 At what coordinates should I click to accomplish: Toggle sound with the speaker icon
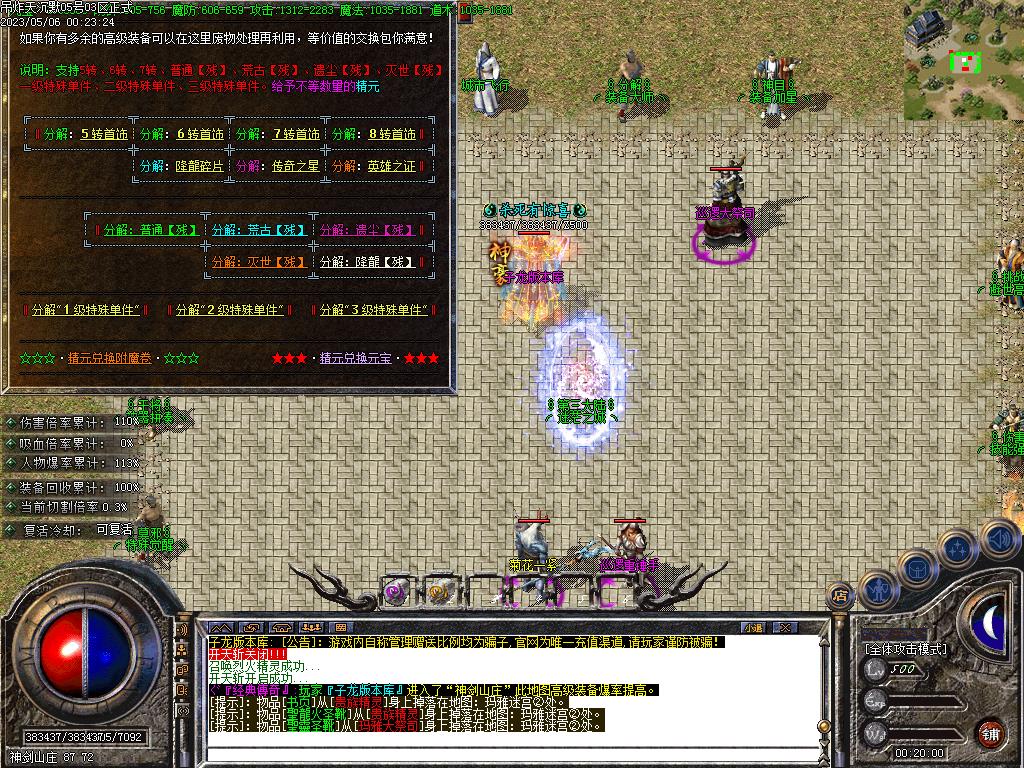(x=998, y=538)
